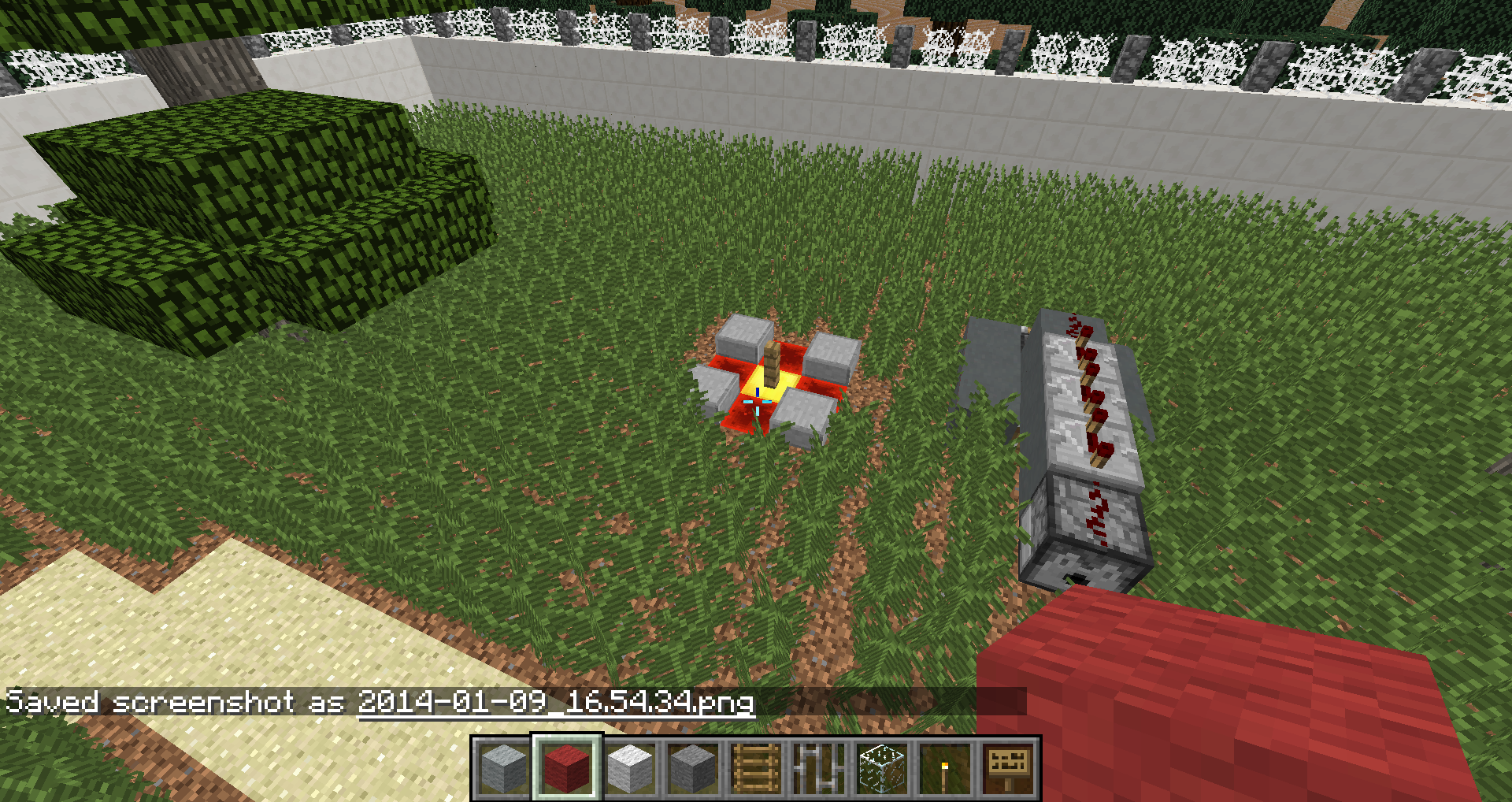The image size is (1512, 802).
Task: Switch to the ladder in the hotbar
Action: coord(756,768)
